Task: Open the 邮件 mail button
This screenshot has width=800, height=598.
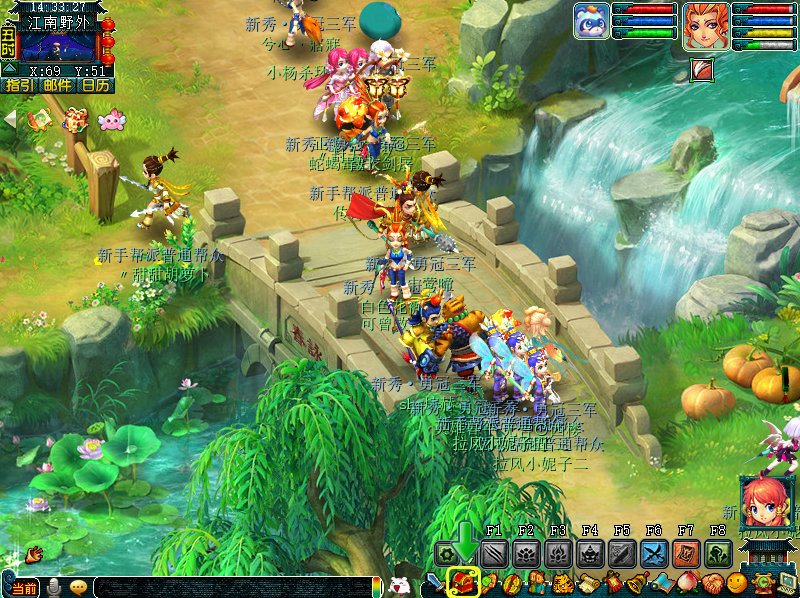Action: point(57,86)
